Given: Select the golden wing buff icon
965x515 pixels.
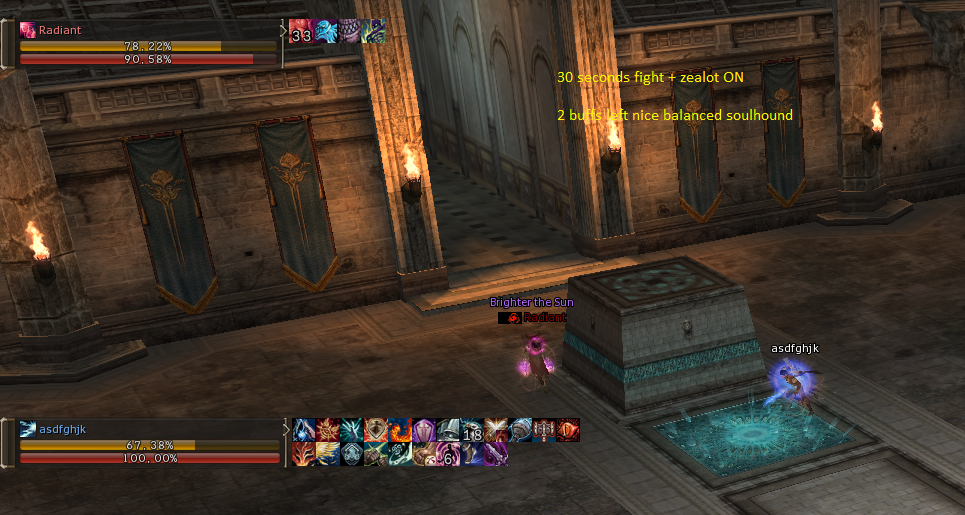Looking at the screenshot, I should coord(328,454).
